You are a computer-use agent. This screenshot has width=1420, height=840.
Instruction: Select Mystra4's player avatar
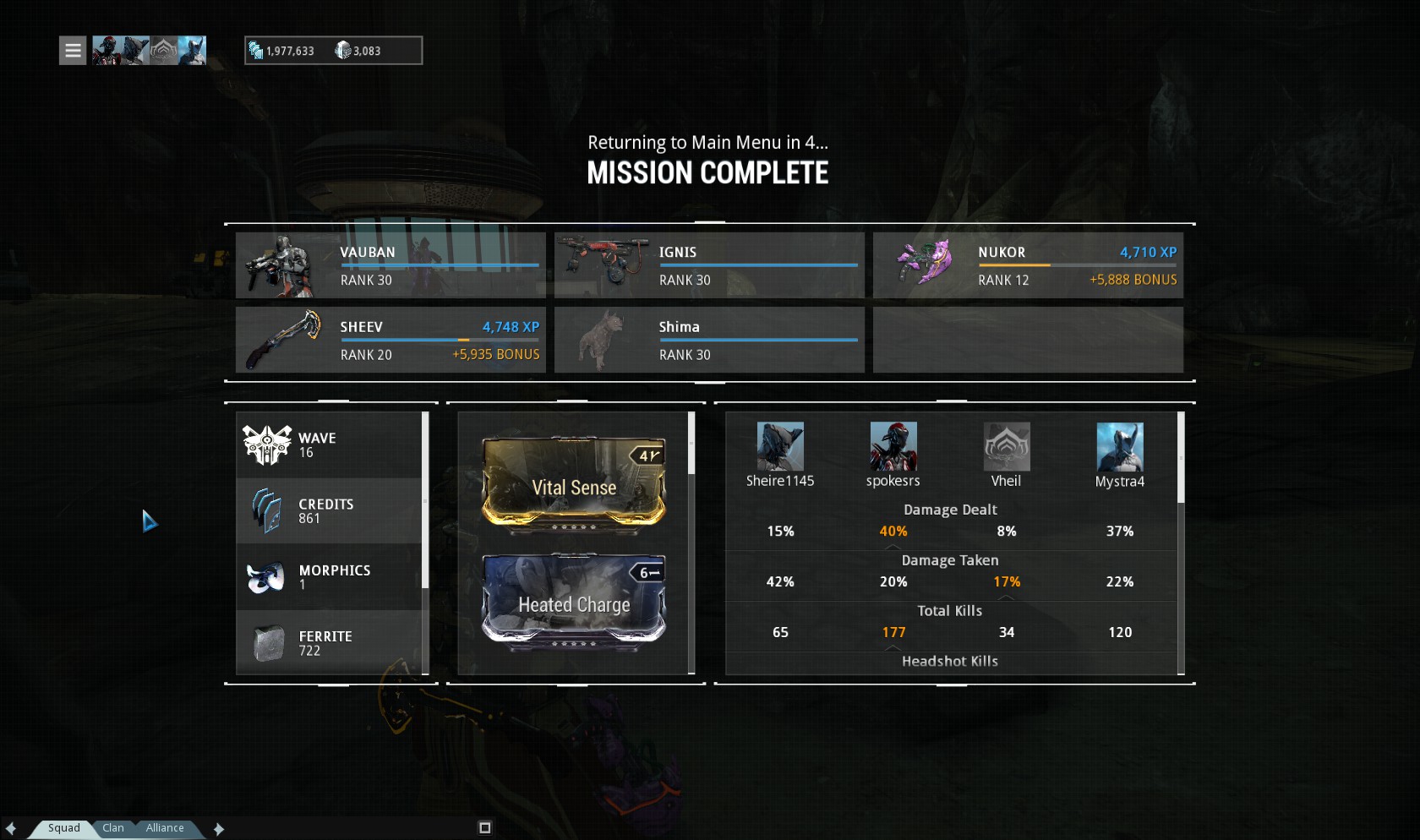[1120, 447]
